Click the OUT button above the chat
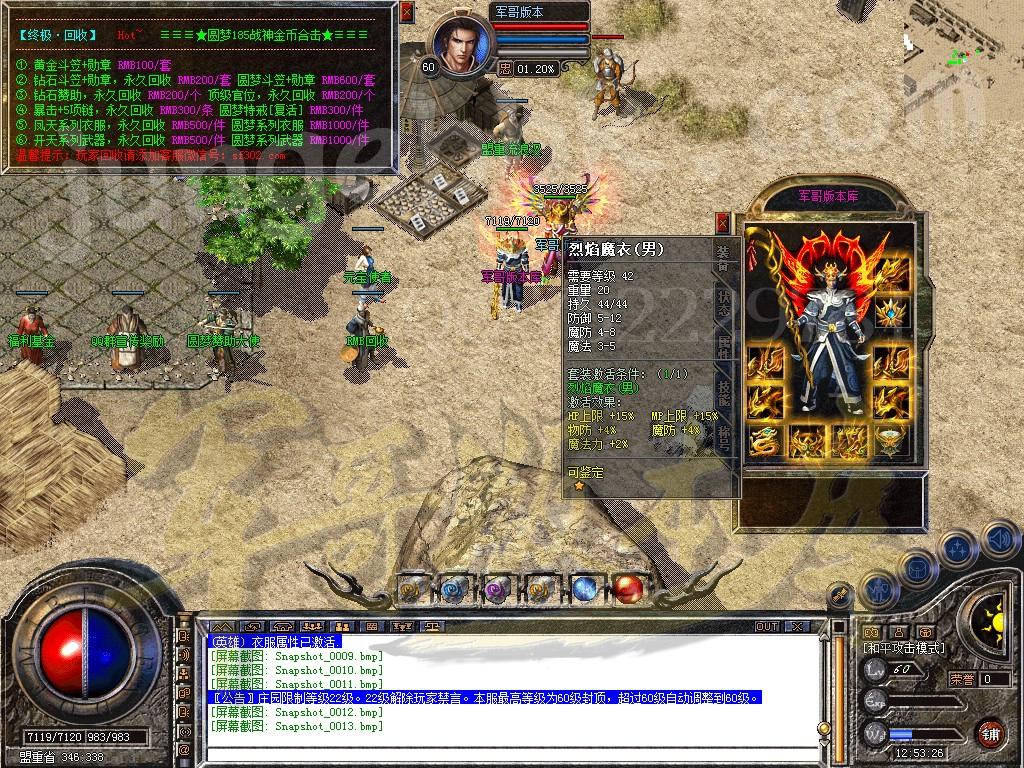Image resolution: width=1024 pixels, height=768 pixels. [x=767, y=626]
